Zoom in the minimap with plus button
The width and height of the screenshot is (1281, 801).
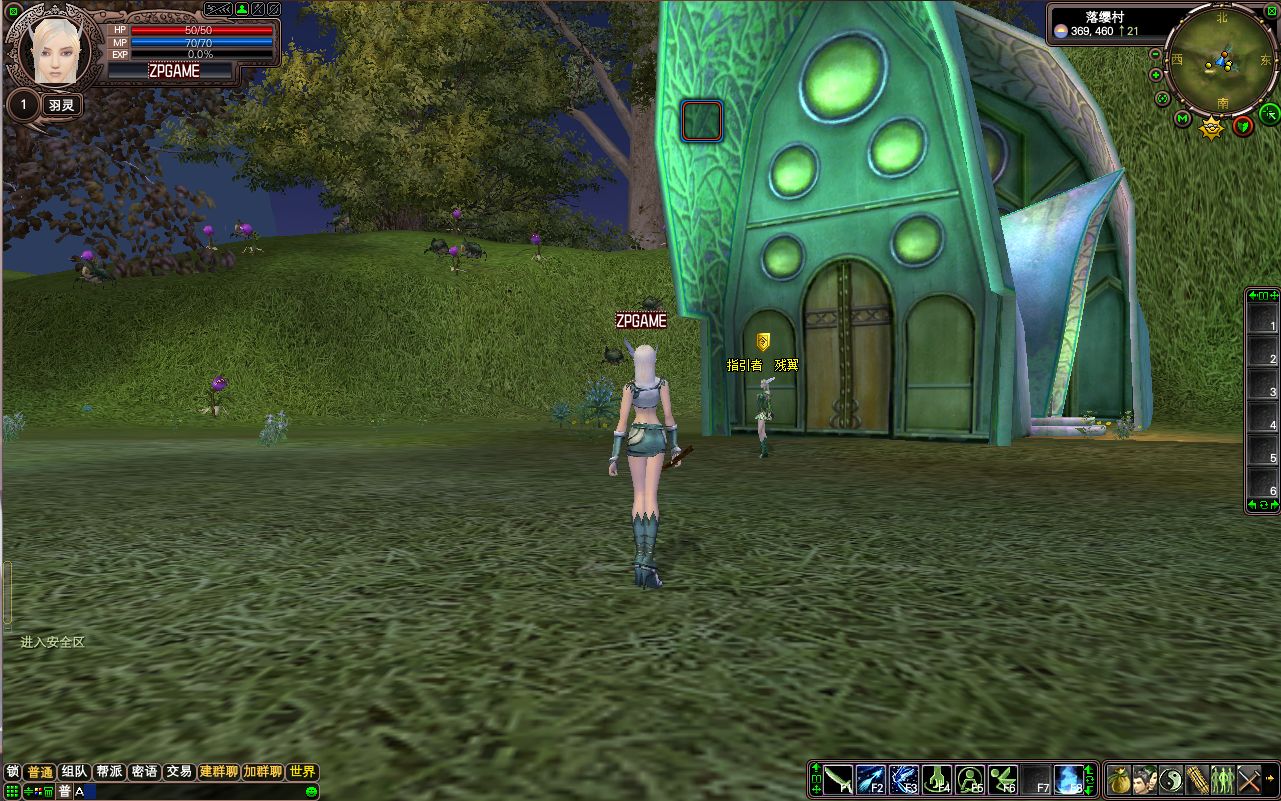click(1156, 75)
